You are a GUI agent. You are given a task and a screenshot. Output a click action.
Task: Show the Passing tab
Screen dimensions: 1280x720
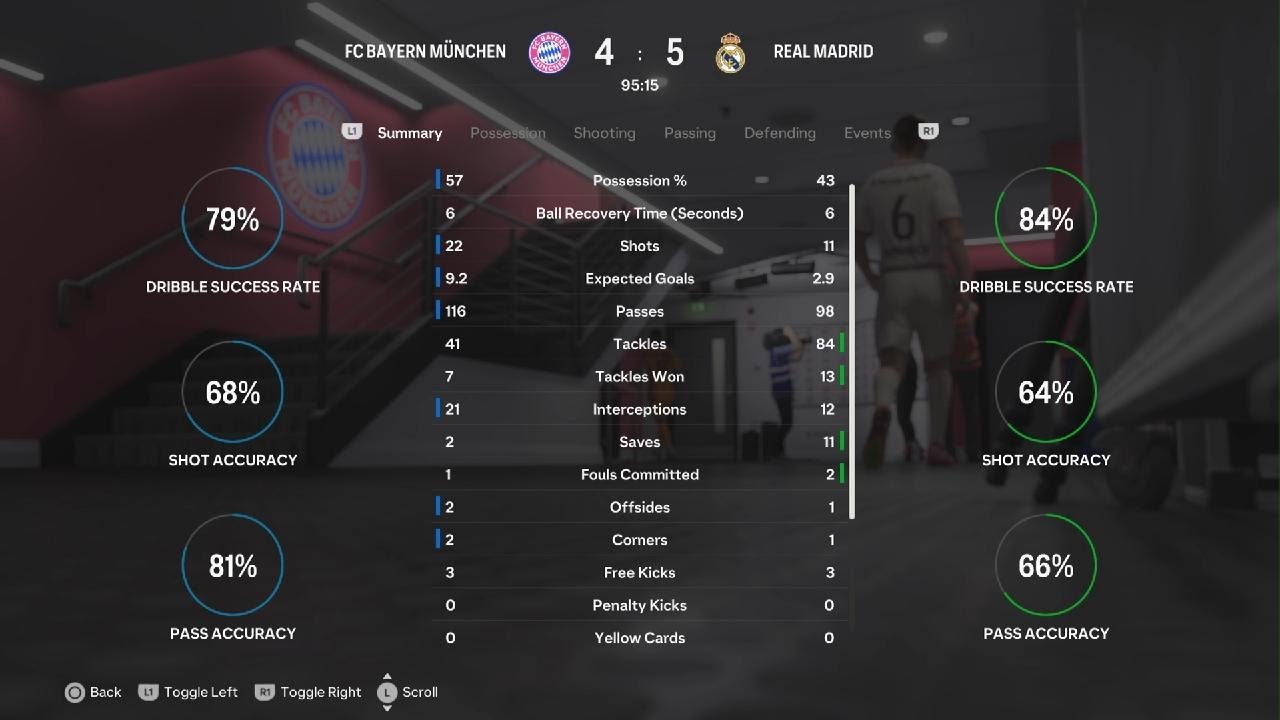point(689,133)
